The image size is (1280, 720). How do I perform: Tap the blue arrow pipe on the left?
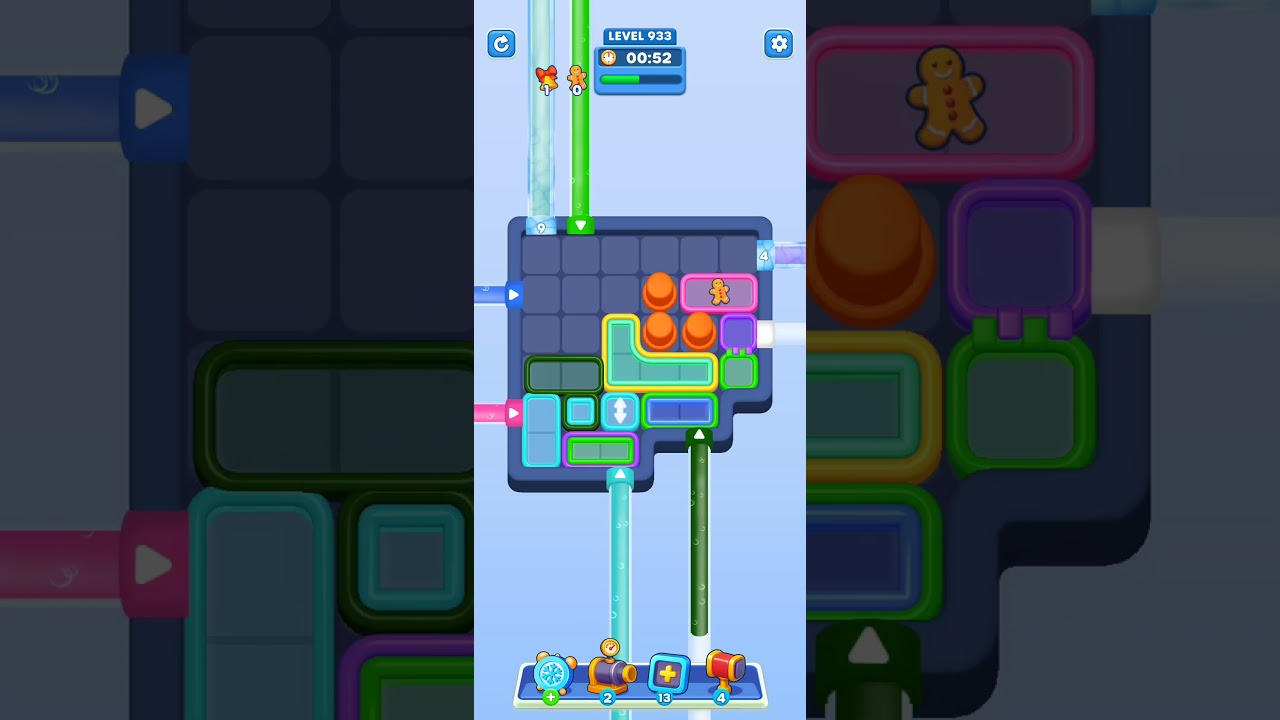coord(513,295)
